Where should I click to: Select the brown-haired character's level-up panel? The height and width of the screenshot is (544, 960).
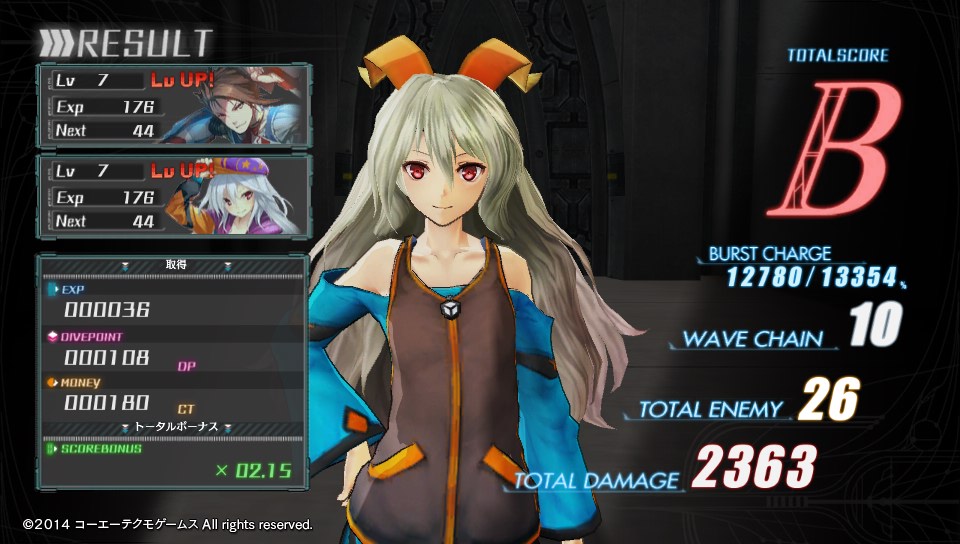175,105
